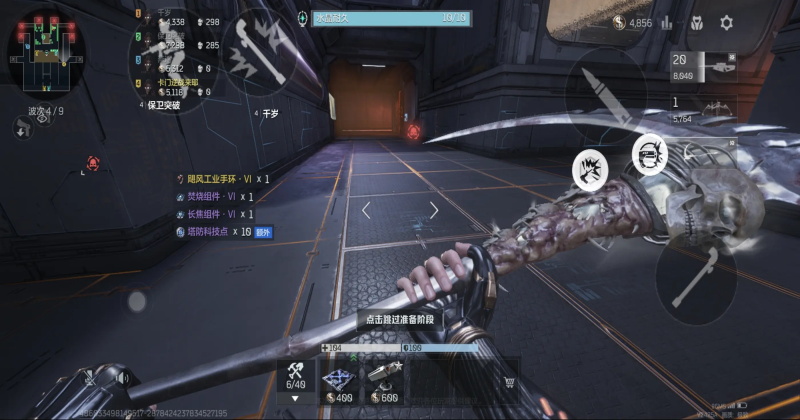Click the right arrow selector
This screenshot has width=800, height=420.
[x=434, y=210]
